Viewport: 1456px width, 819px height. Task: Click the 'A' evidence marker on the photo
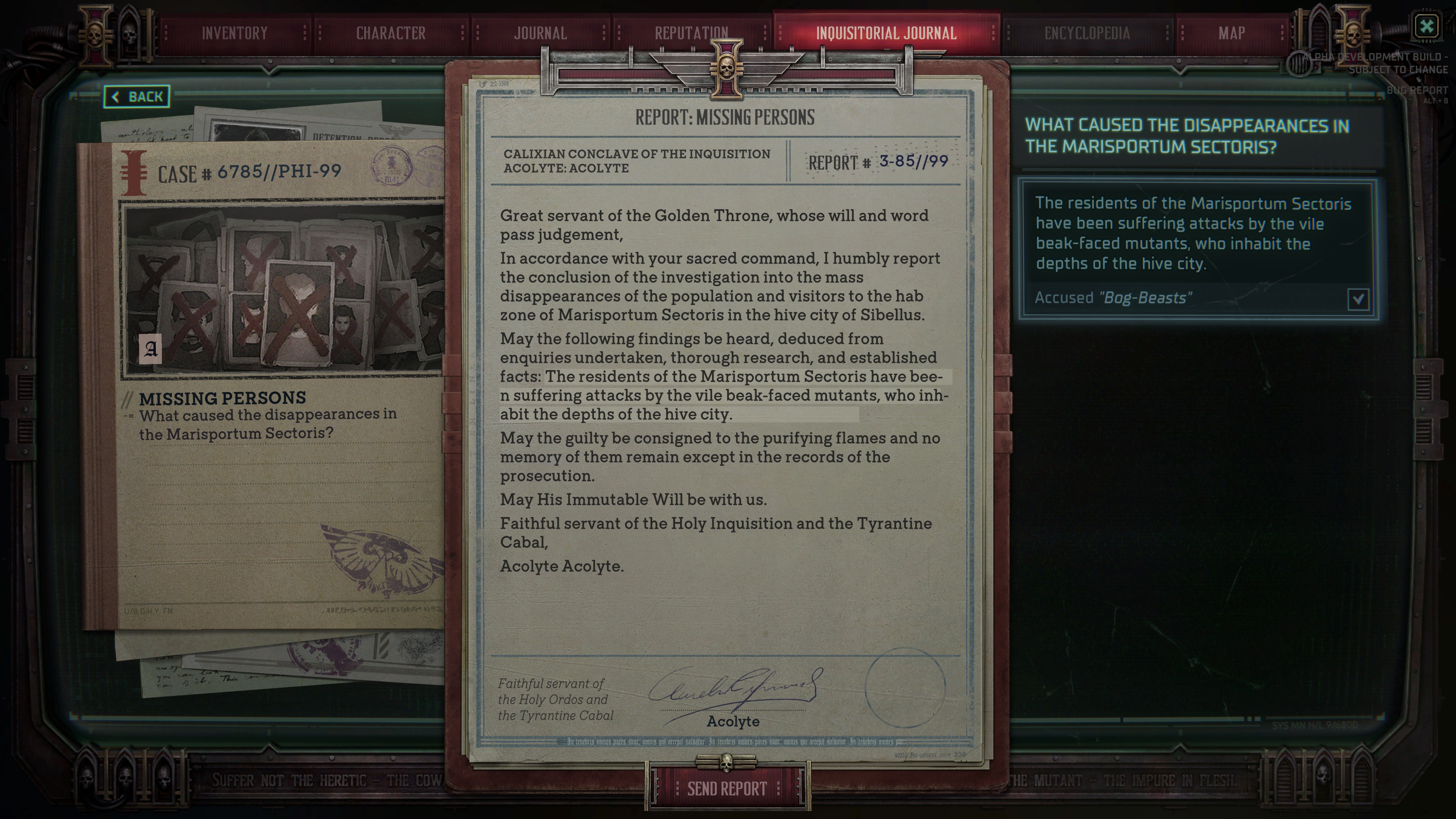coord(151,350)
